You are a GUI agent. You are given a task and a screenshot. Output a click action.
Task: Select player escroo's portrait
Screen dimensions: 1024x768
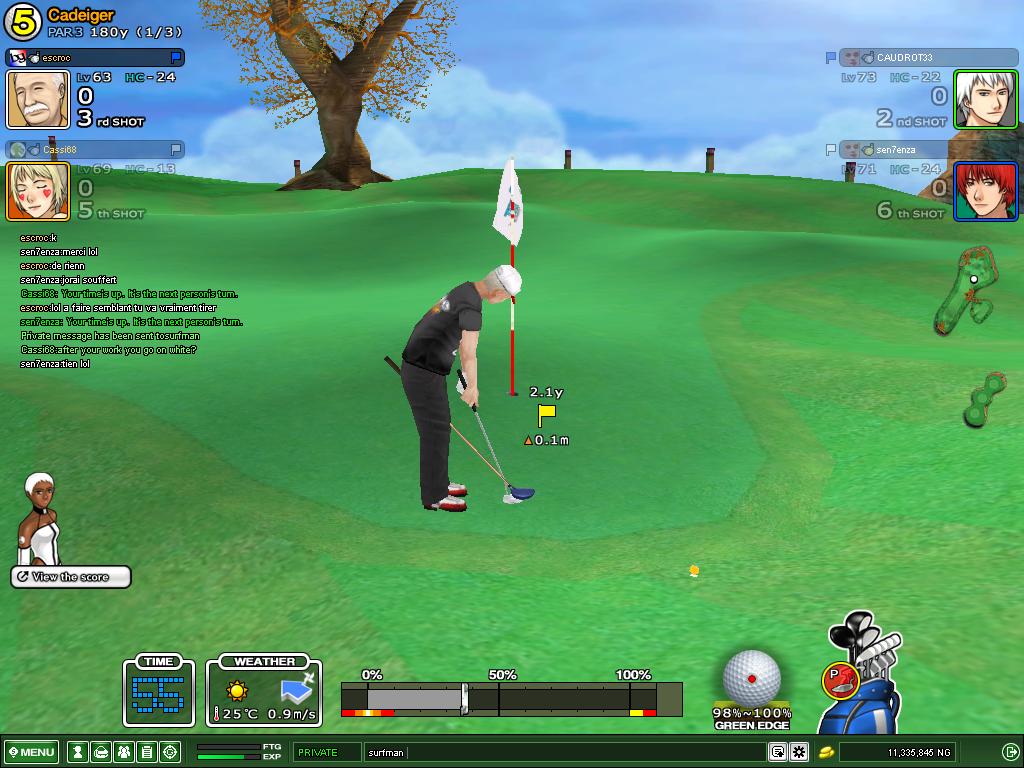(38, 100)
